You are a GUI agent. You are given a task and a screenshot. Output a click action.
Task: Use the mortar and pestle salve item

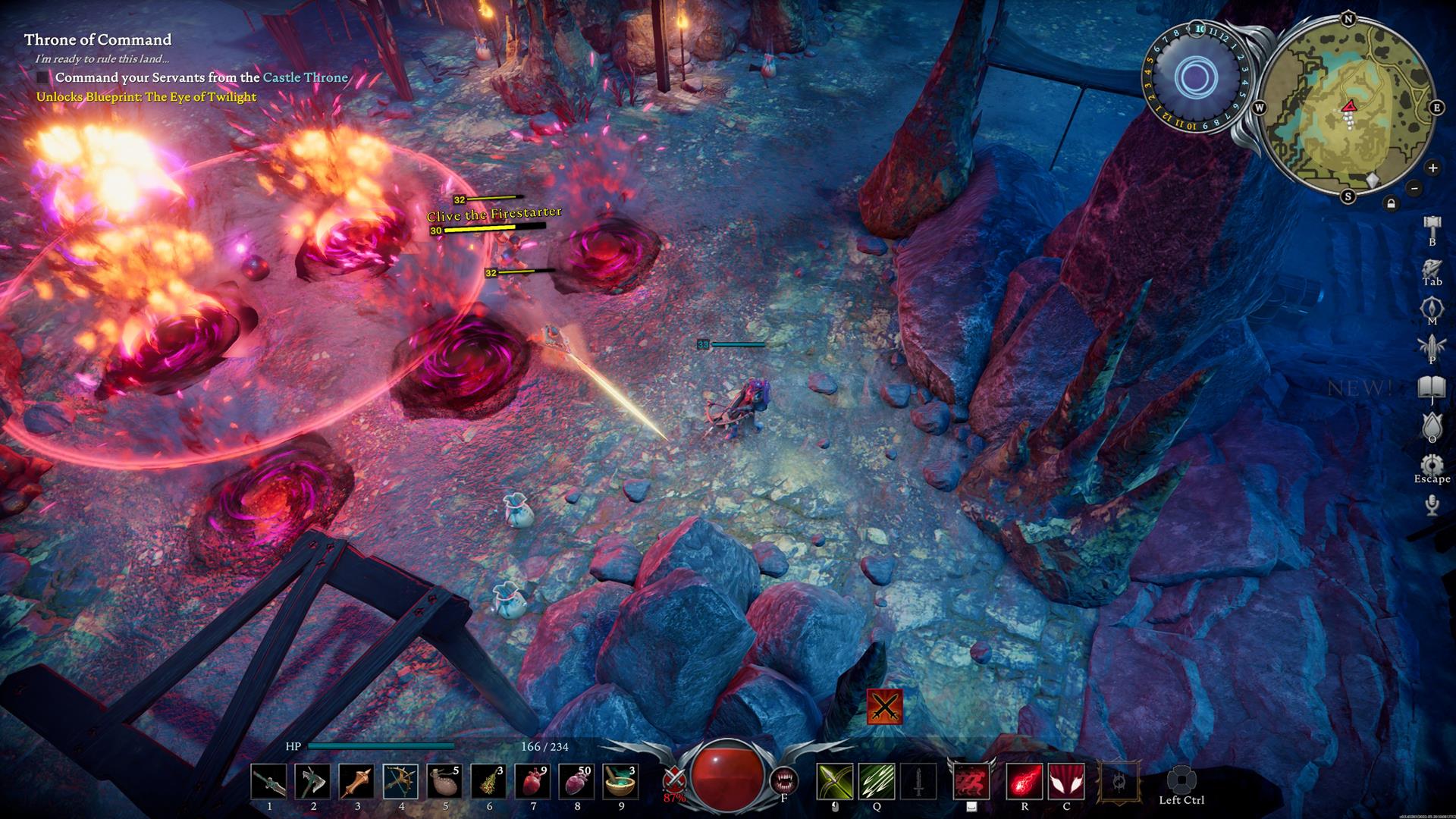pyautogui.click(x=621, y=782)
